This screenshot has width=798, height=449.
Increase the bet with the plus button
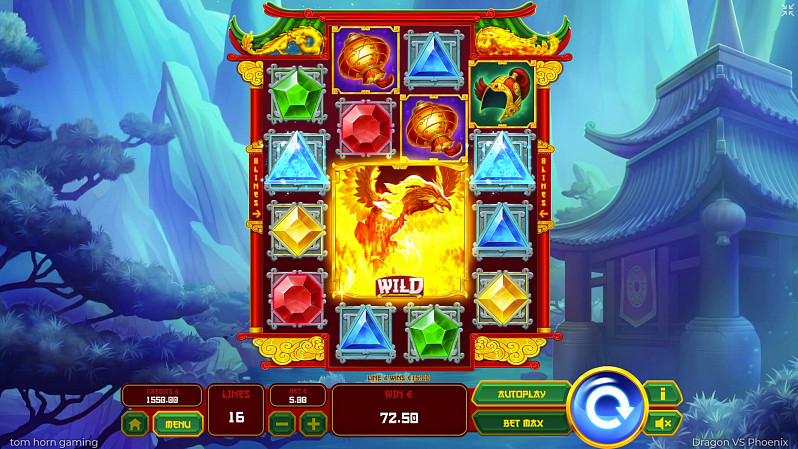313,423
